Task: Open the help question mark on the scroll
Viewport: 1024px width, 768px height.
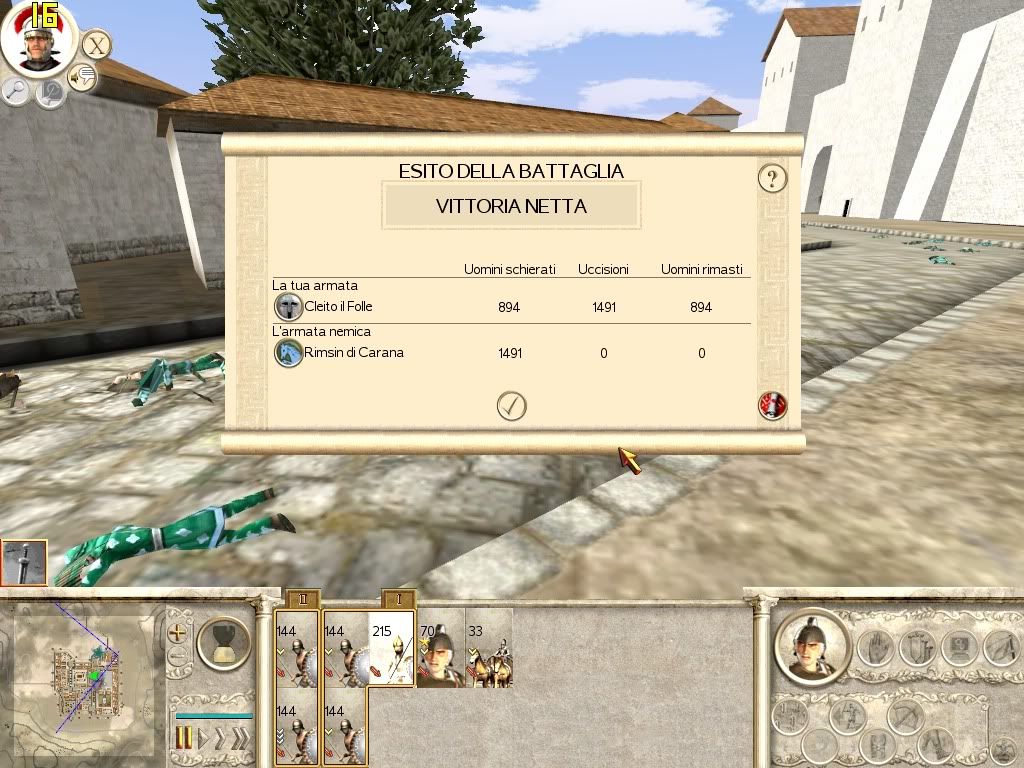Action: (772, 179)
